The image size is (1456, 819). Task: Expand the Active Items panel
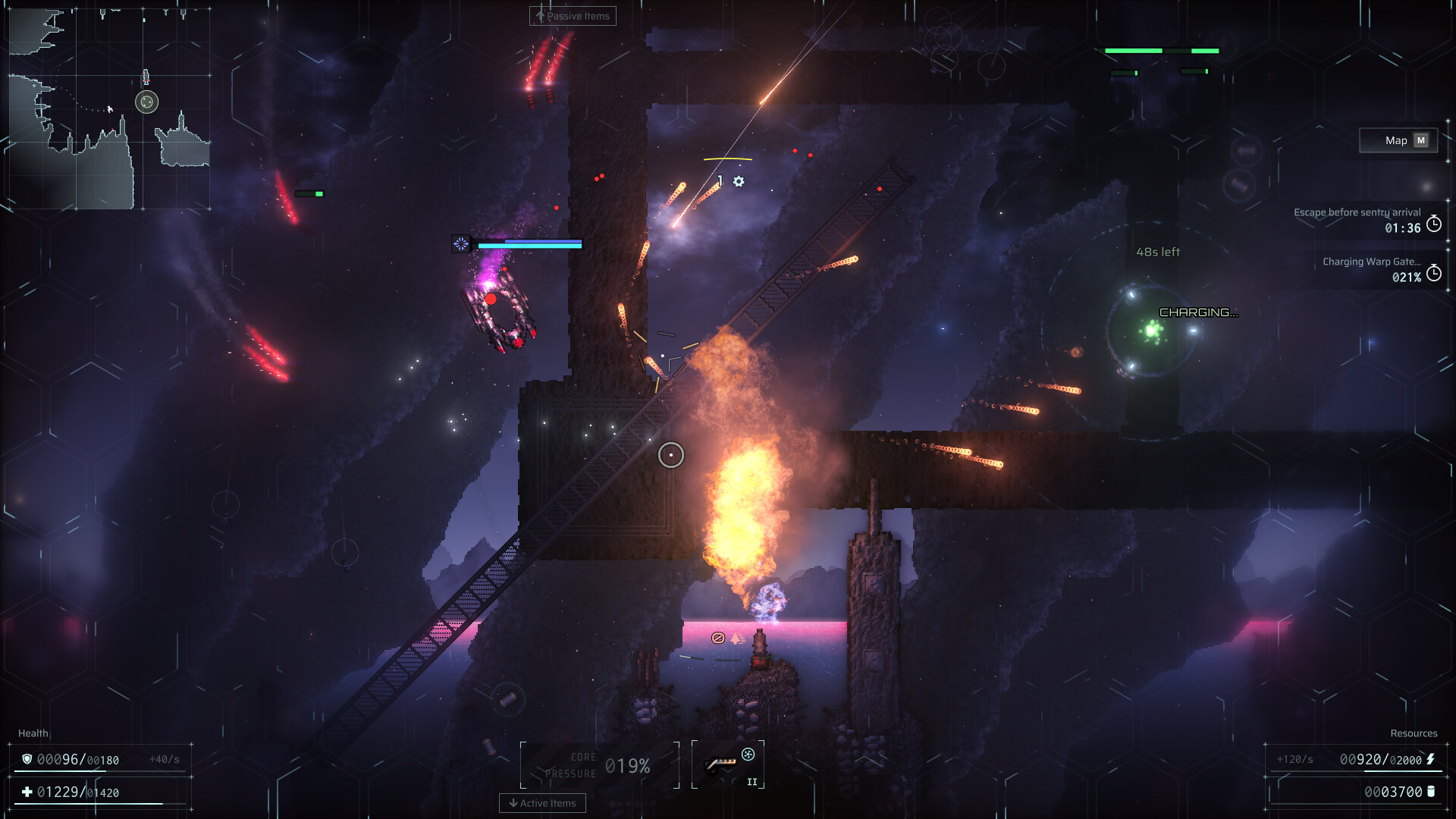pyautogui.click(x=542, y=803)
